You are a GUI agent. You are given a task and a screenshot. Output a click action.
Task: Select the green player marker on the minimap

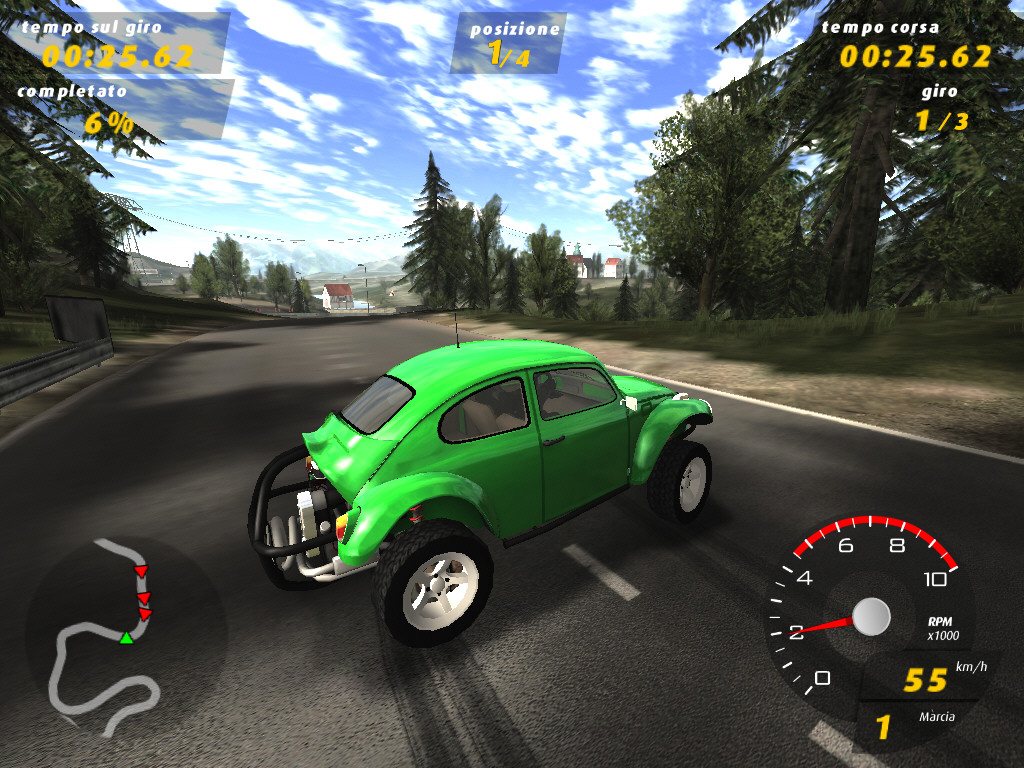tap(127, 637)
